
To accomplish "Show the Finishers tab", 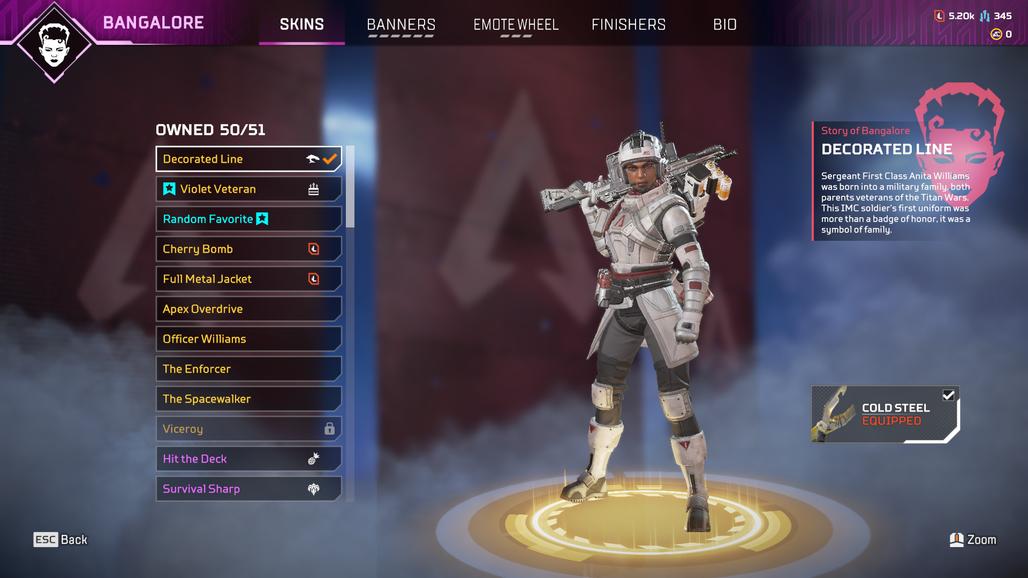I will 628,24.
